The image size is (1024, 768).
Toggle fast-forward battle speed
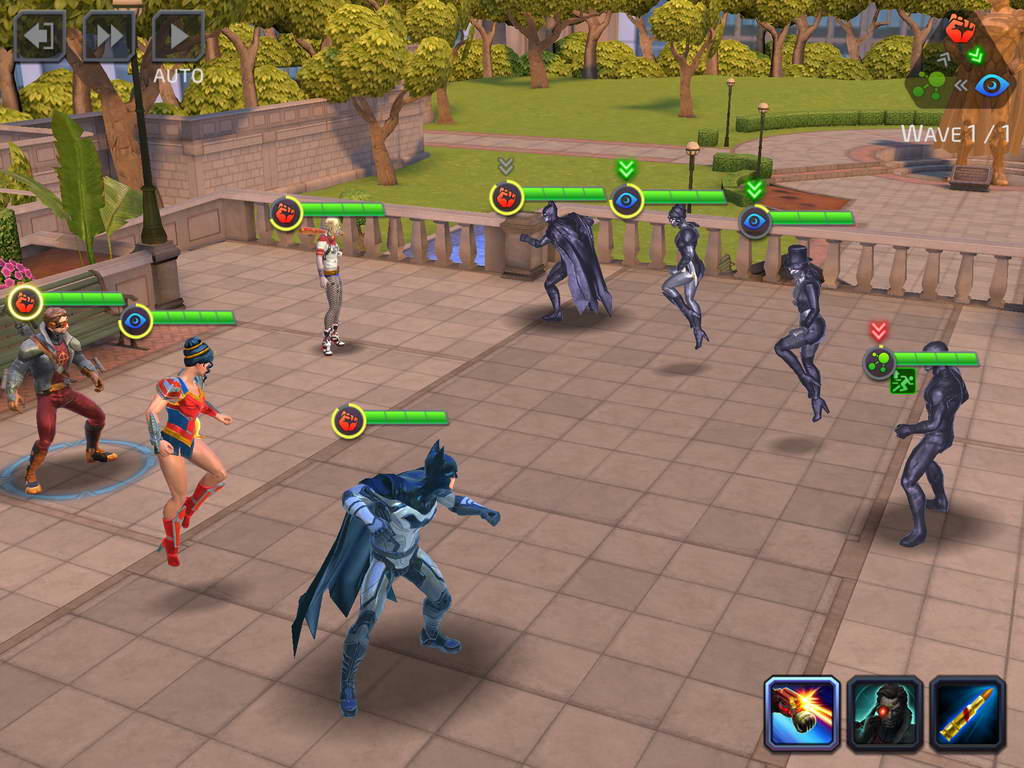pyautogui.click(x=109, y=36)
